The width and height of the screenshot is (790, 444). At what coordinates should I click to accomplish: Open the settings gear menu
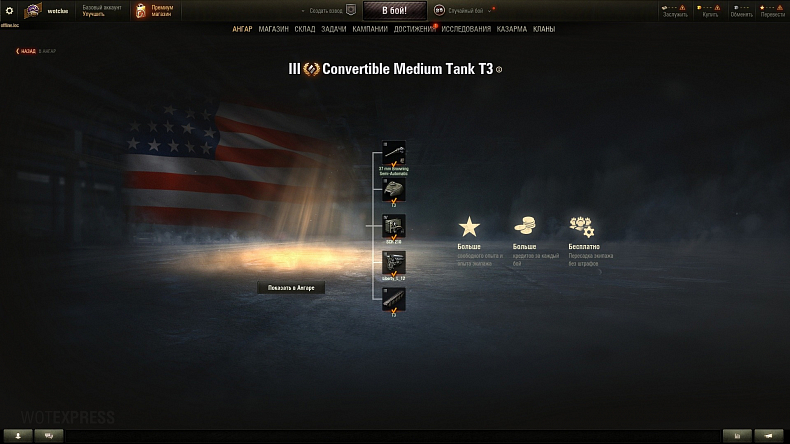[x=10, y=10]
